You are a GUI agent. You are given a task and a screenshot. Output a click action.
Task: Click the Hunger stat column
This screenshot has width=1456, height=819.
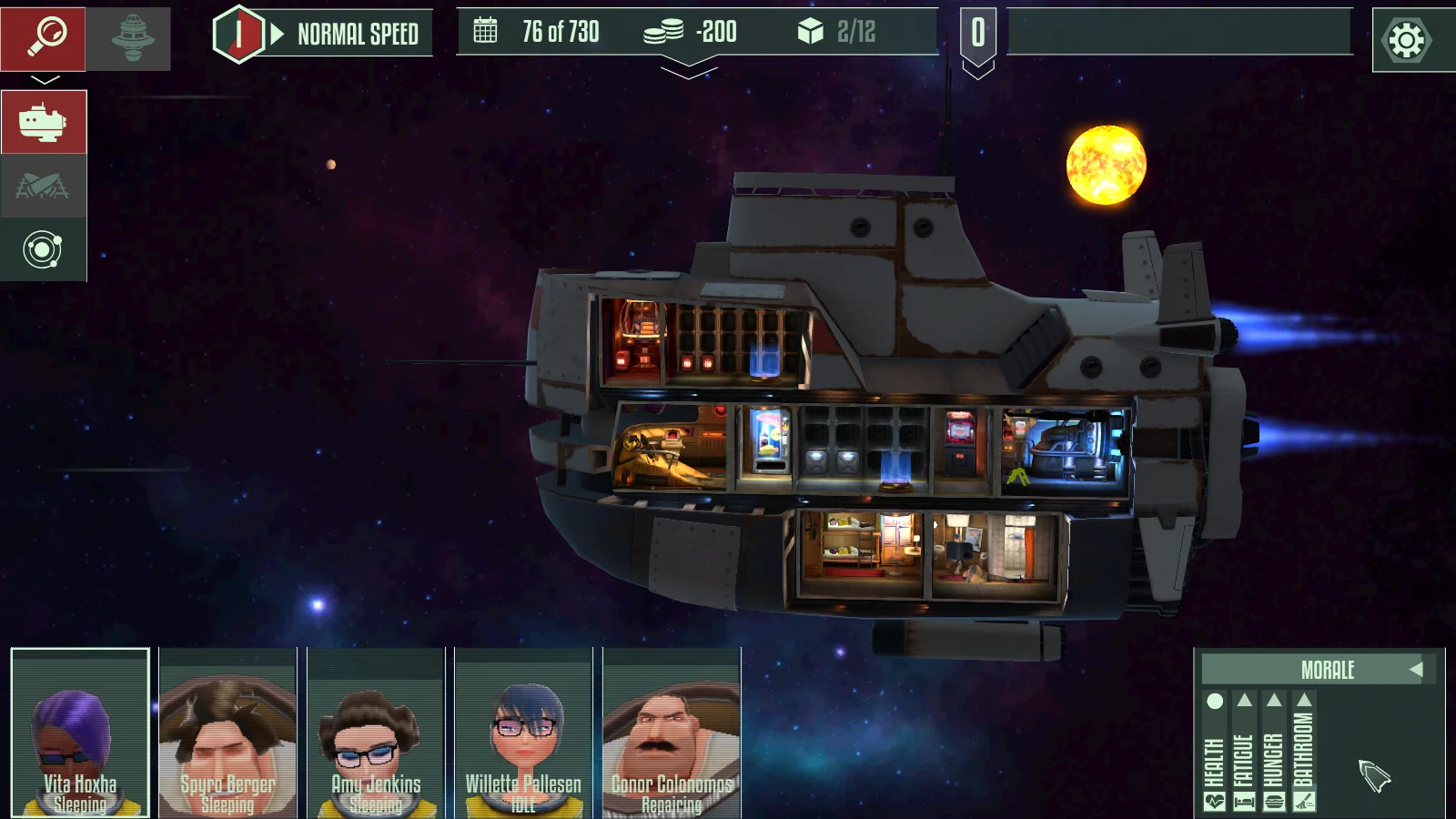pyautogui.click(x=1274, y=753)
